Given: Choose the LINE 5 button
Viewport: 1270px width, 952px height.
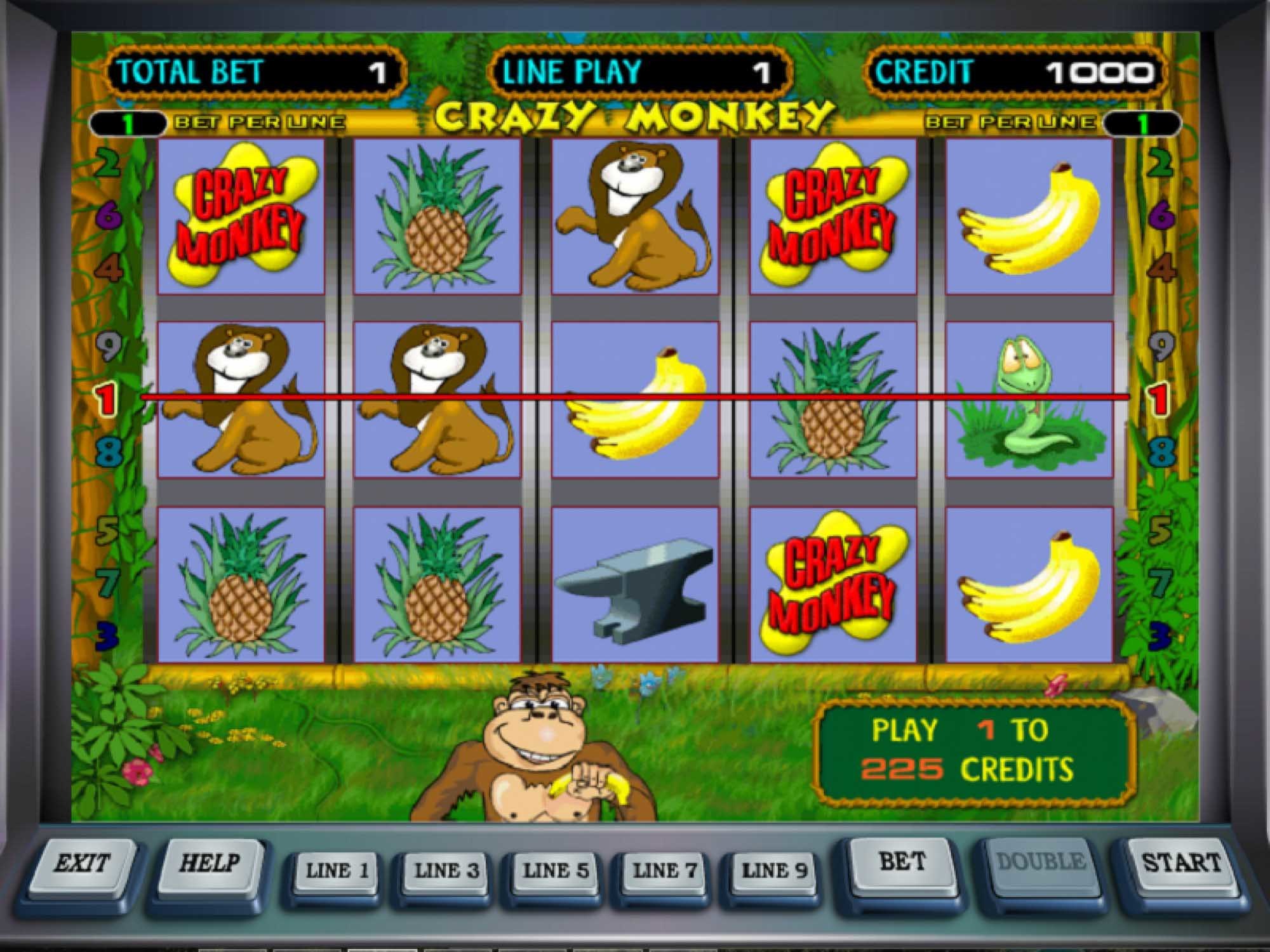Looking at the screenshot, I should click(556, 871).
